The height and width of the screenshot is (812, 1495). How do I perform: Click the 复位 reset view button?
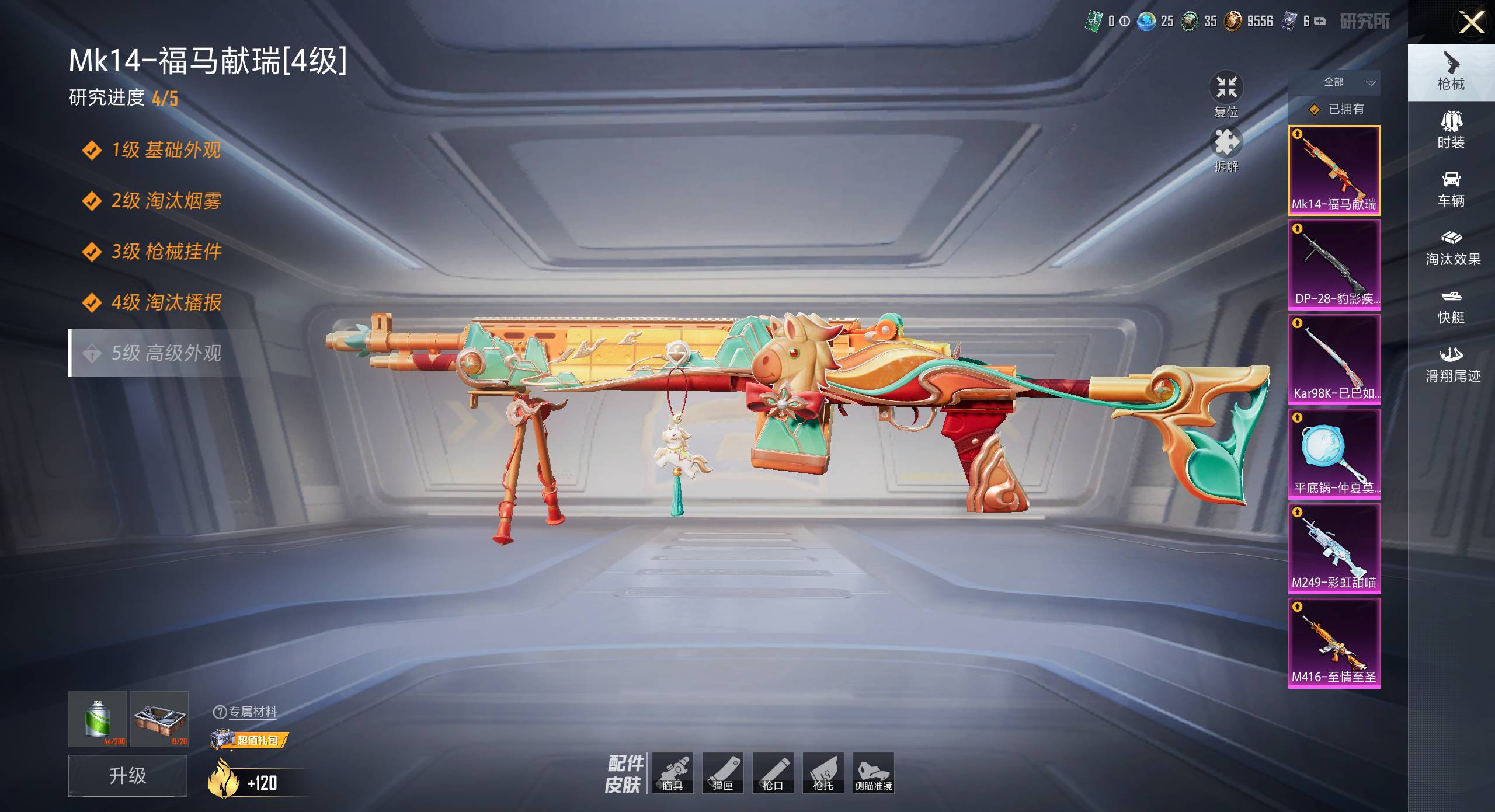1226,95
